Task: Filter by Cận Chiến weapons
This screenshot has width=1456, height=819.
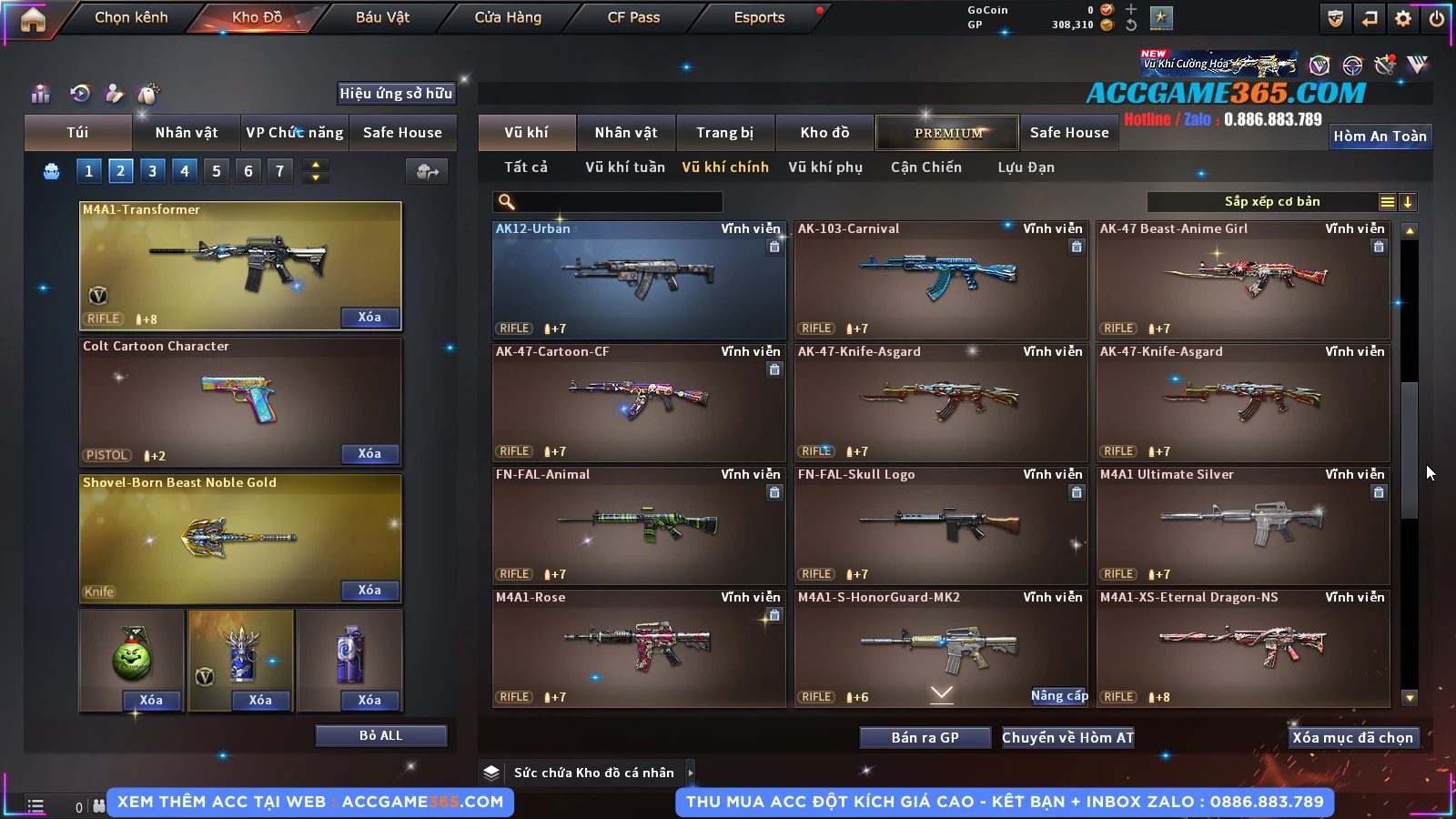Action: tap(925, 167)
